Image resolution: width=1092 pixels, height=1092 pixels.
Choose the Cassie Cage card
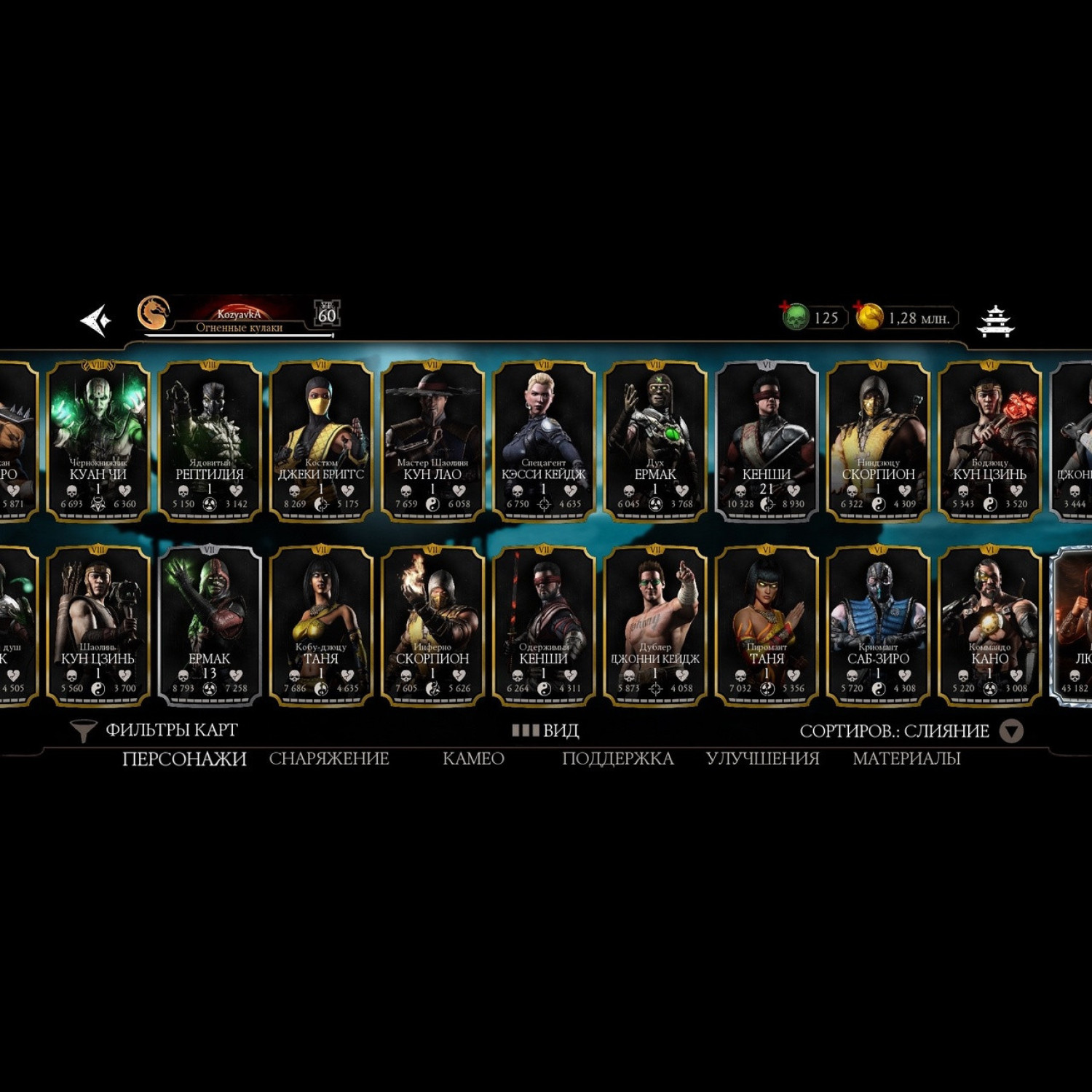(544, 440)
